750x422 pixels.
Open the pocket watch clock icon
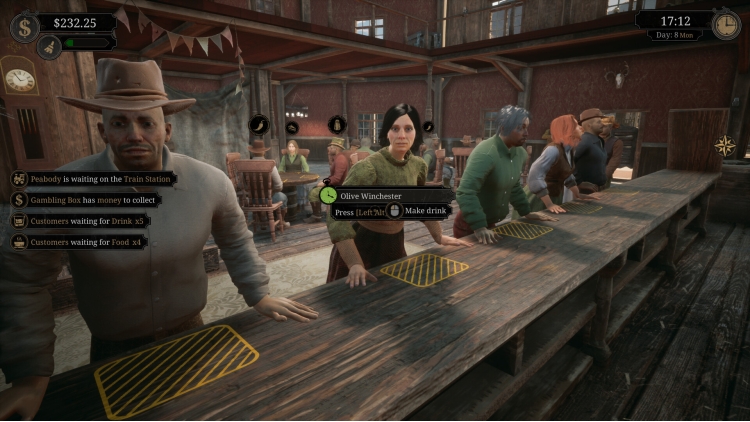727,25
